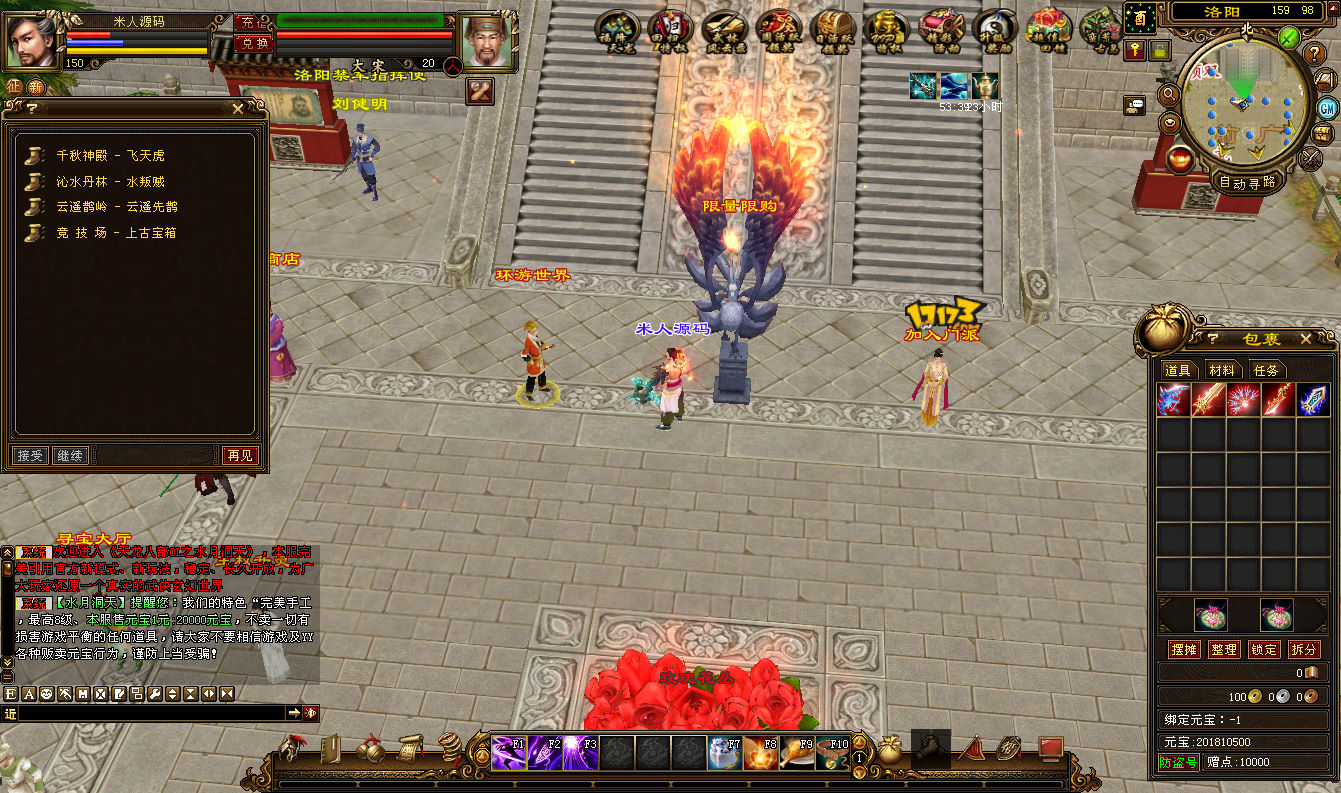Close the 包裹 inventory panel
The image size is (1341, 793).
1305,340
